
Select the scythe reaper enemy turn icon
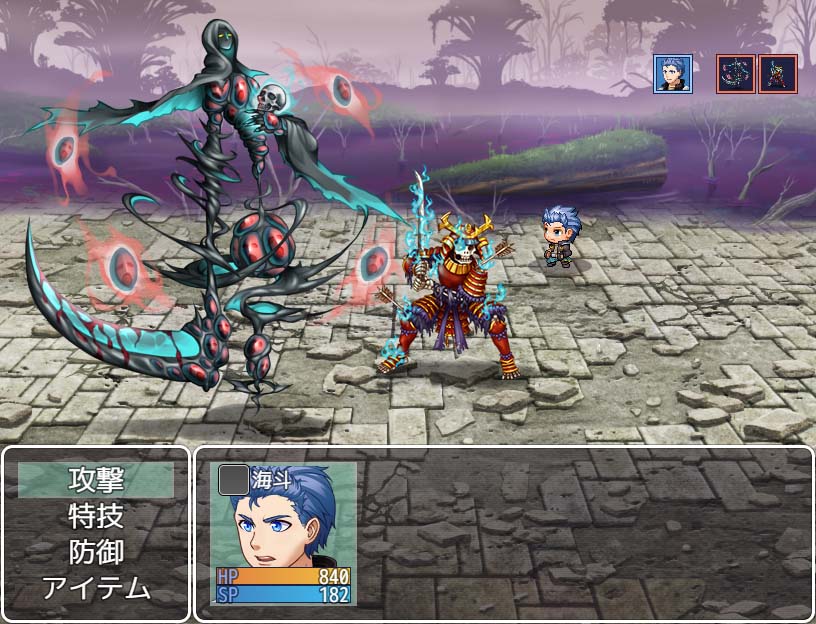735,74
